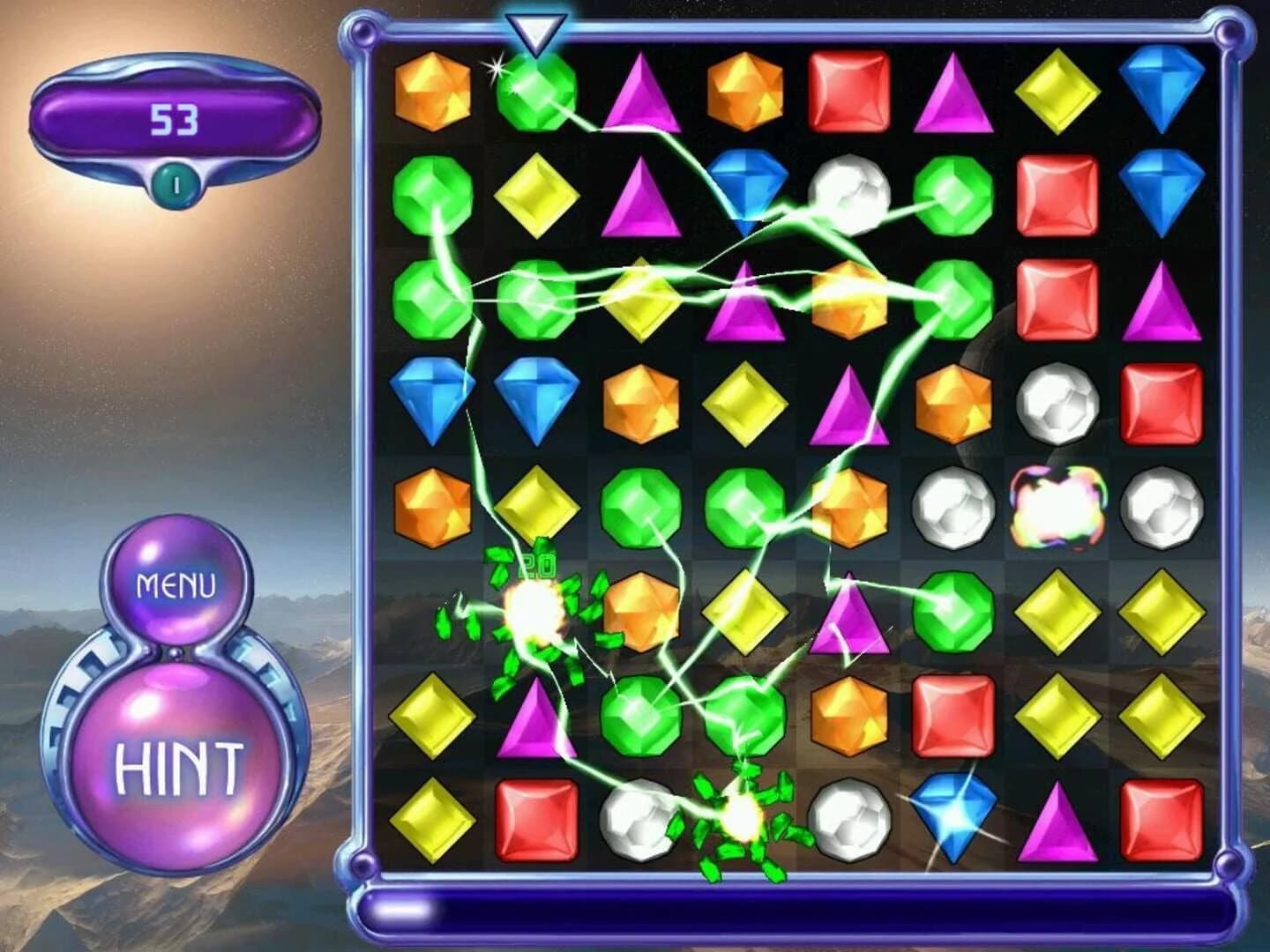Click the sparking orange gem in the third row
This screenshot has width=1270, height=952.
click(849, 300)
